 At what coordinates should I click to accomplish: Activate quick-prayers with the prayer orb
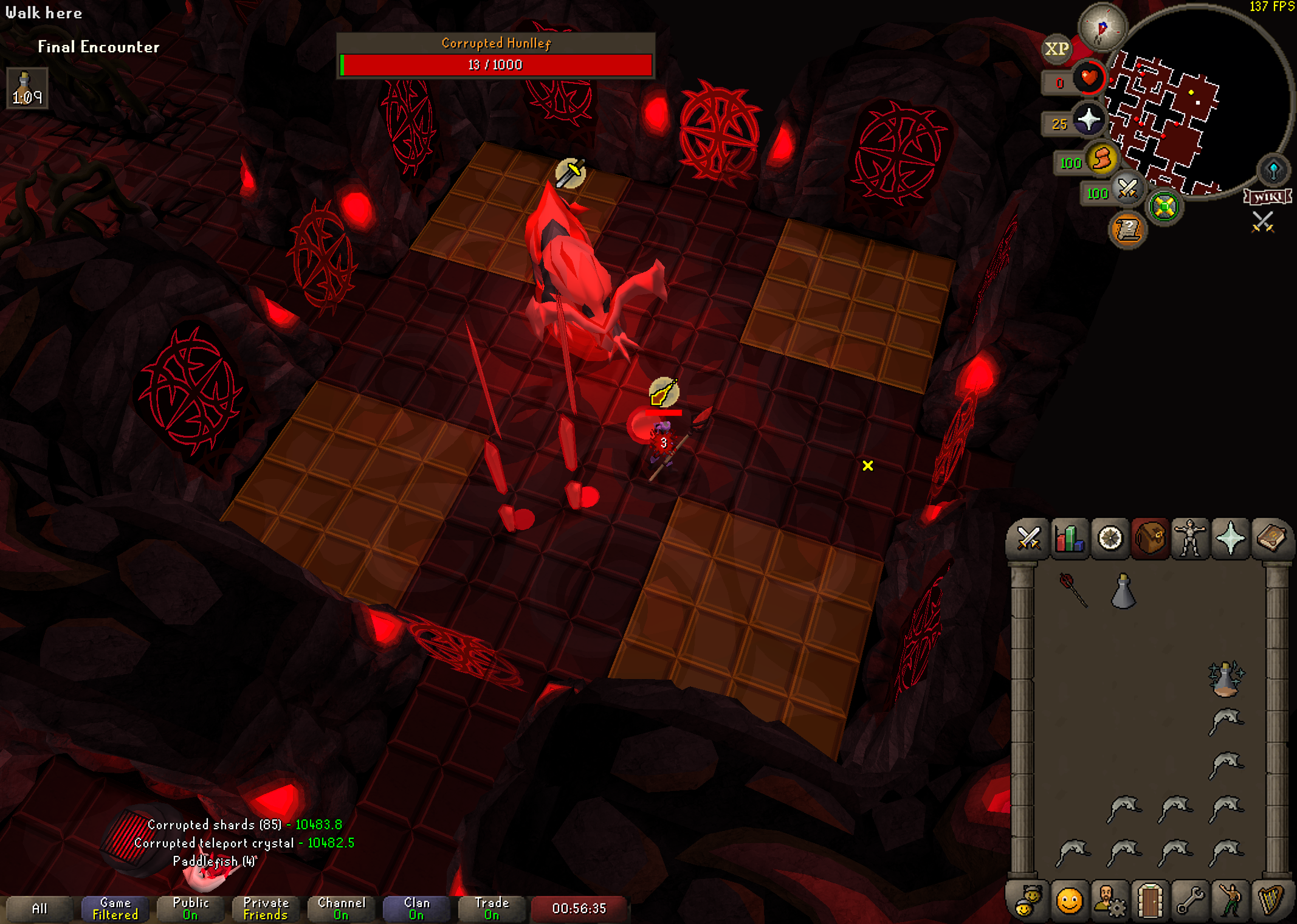[1088, 120]
